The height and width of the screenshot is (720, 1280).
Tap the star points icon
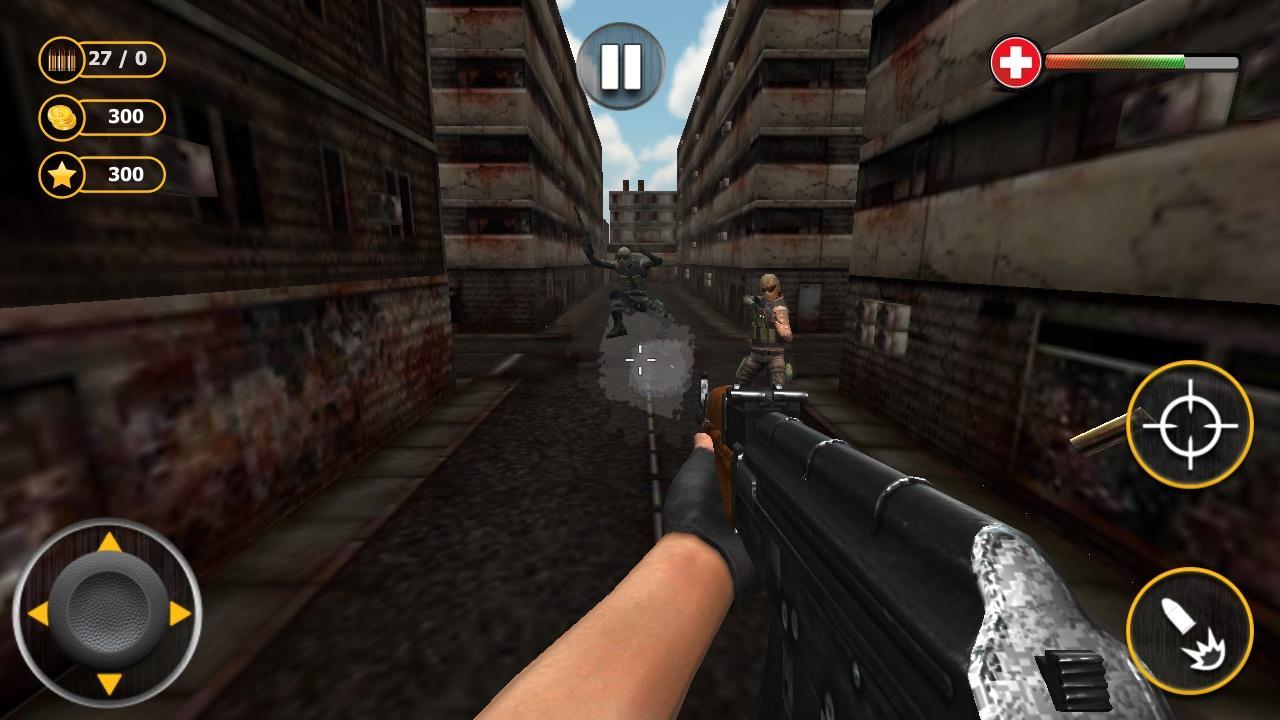[x=63, y=176]
